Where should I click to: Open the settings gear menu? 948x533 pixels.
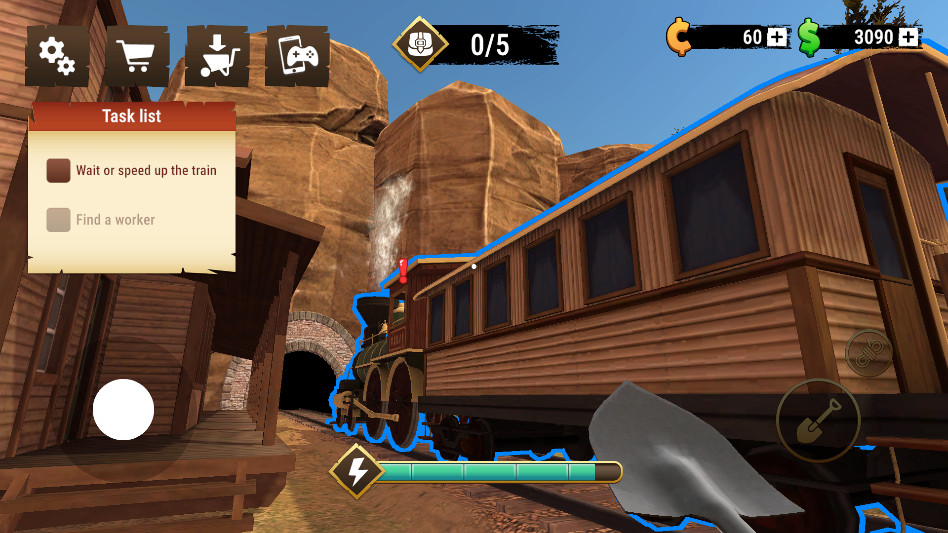[57, 56]
